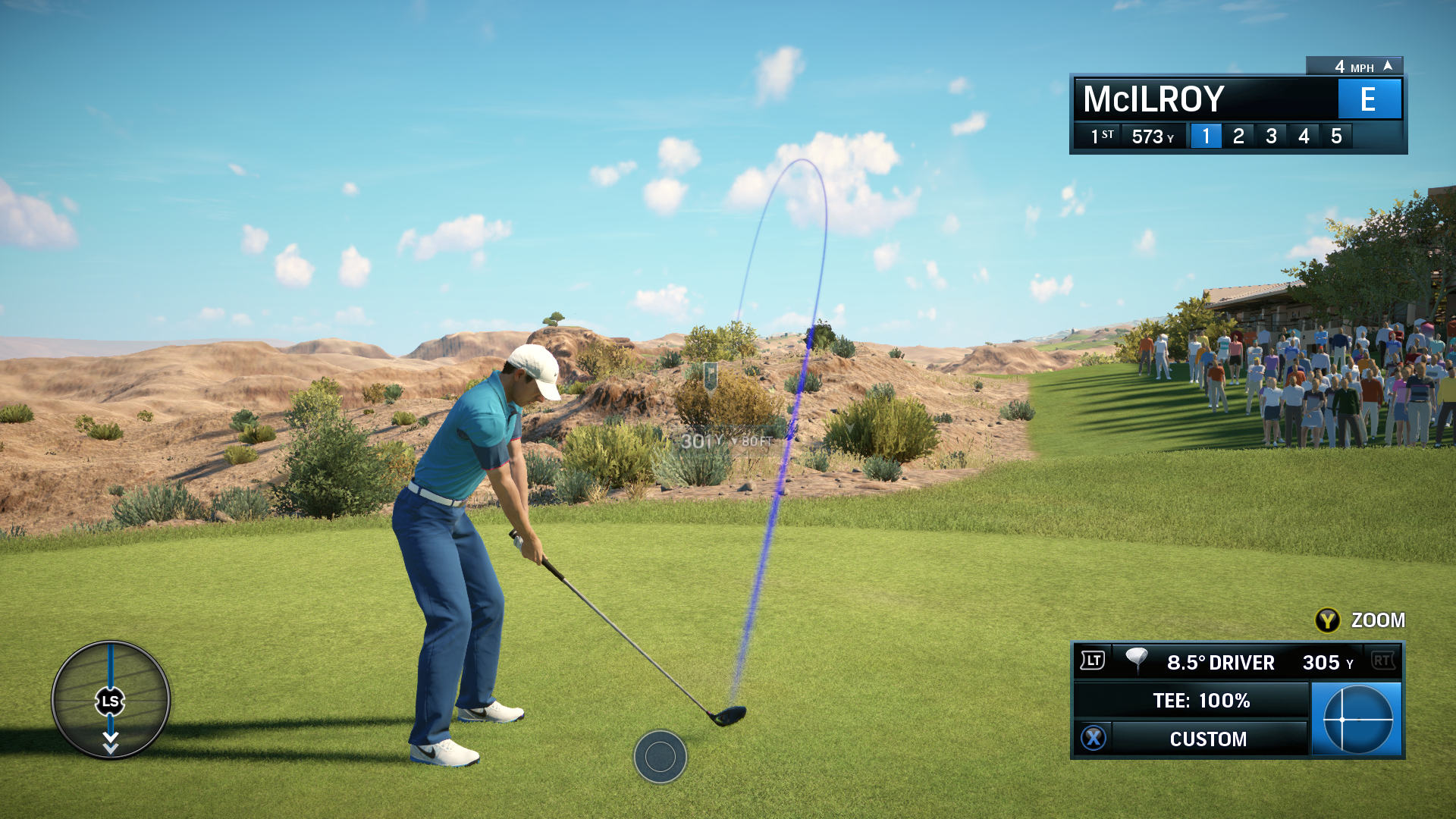Screen dimensions: 1456x819
Task: Click the ball placement circle on the tee
Action: pyautogui.click(x=661, y=758)
